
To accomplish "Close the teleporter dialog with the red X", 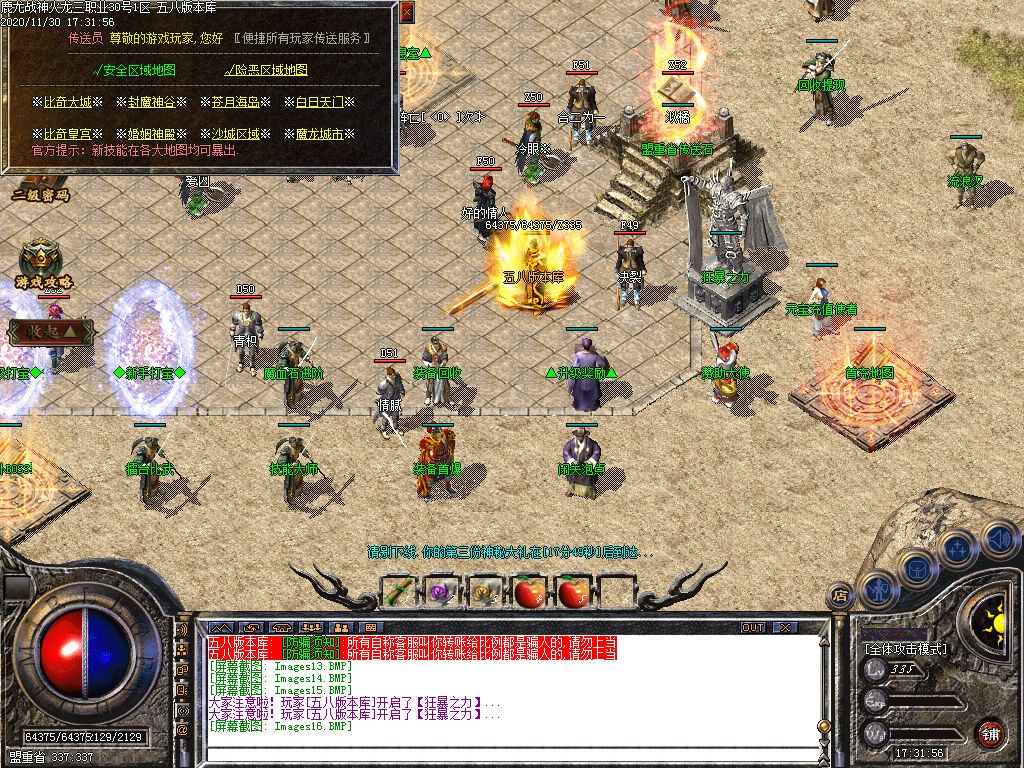I will (x=408, y=13).
